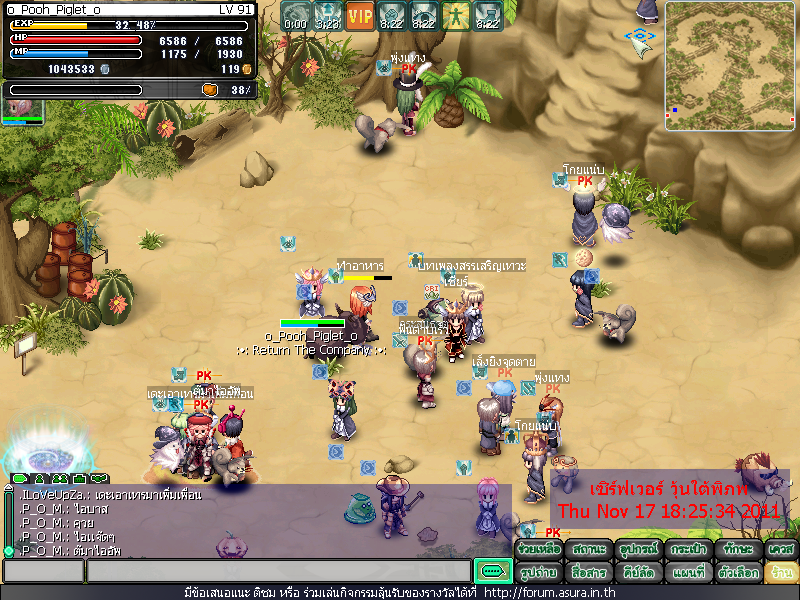The width and height of the screenshot is (800, 600).
Task: Click the รูปถ่าย (Photo) button
Action: [536, 573]
